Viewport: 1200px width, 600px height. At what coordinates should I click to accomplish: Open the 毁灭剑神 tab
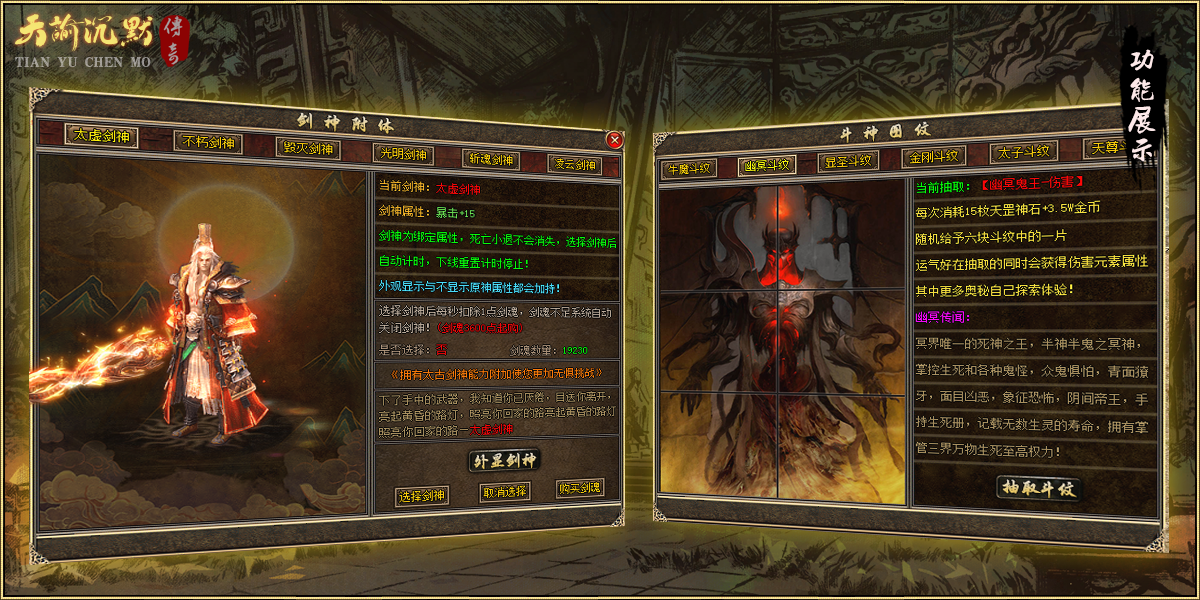307,149
